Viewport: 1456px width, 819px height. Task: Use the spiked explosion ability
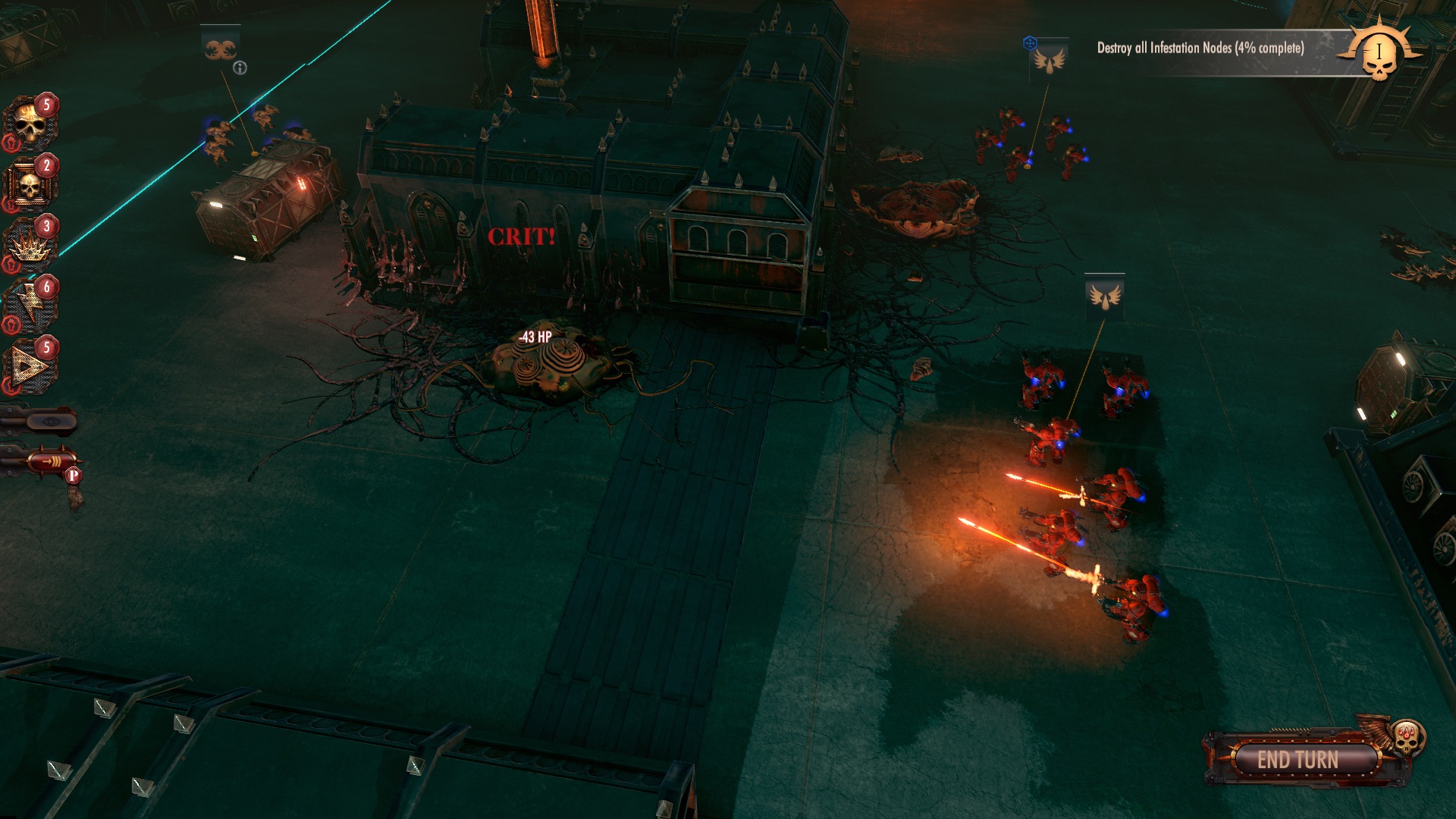(x=29, y=246)
